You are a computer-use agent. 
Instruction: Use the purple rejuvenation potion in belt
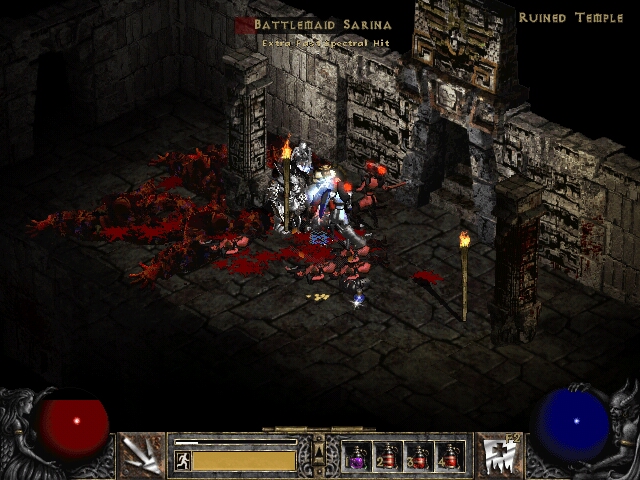tap(357, 457)
